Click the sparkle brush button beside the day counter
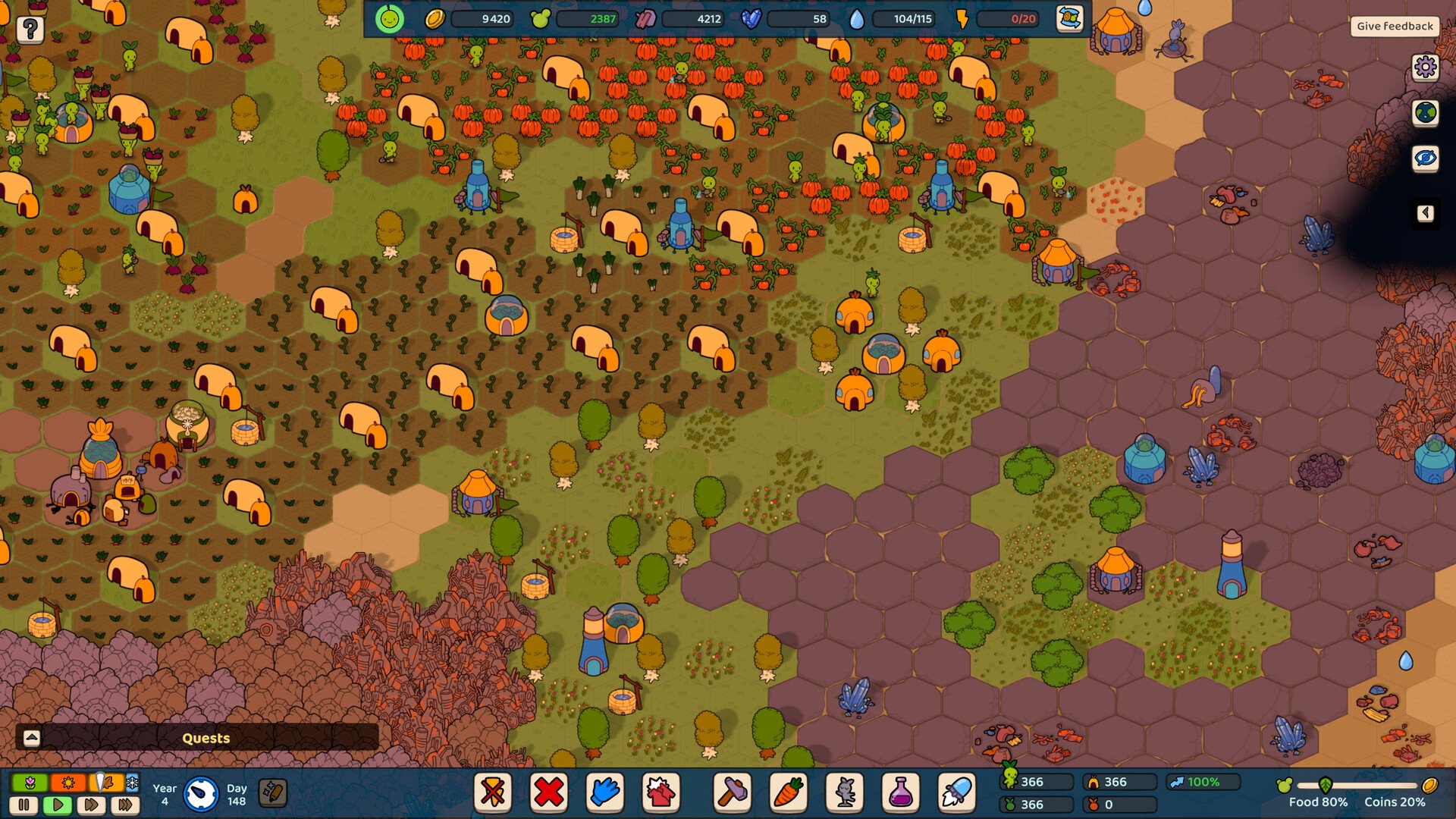This screenshot has width=1456, height=819. [x=273, y=793]
